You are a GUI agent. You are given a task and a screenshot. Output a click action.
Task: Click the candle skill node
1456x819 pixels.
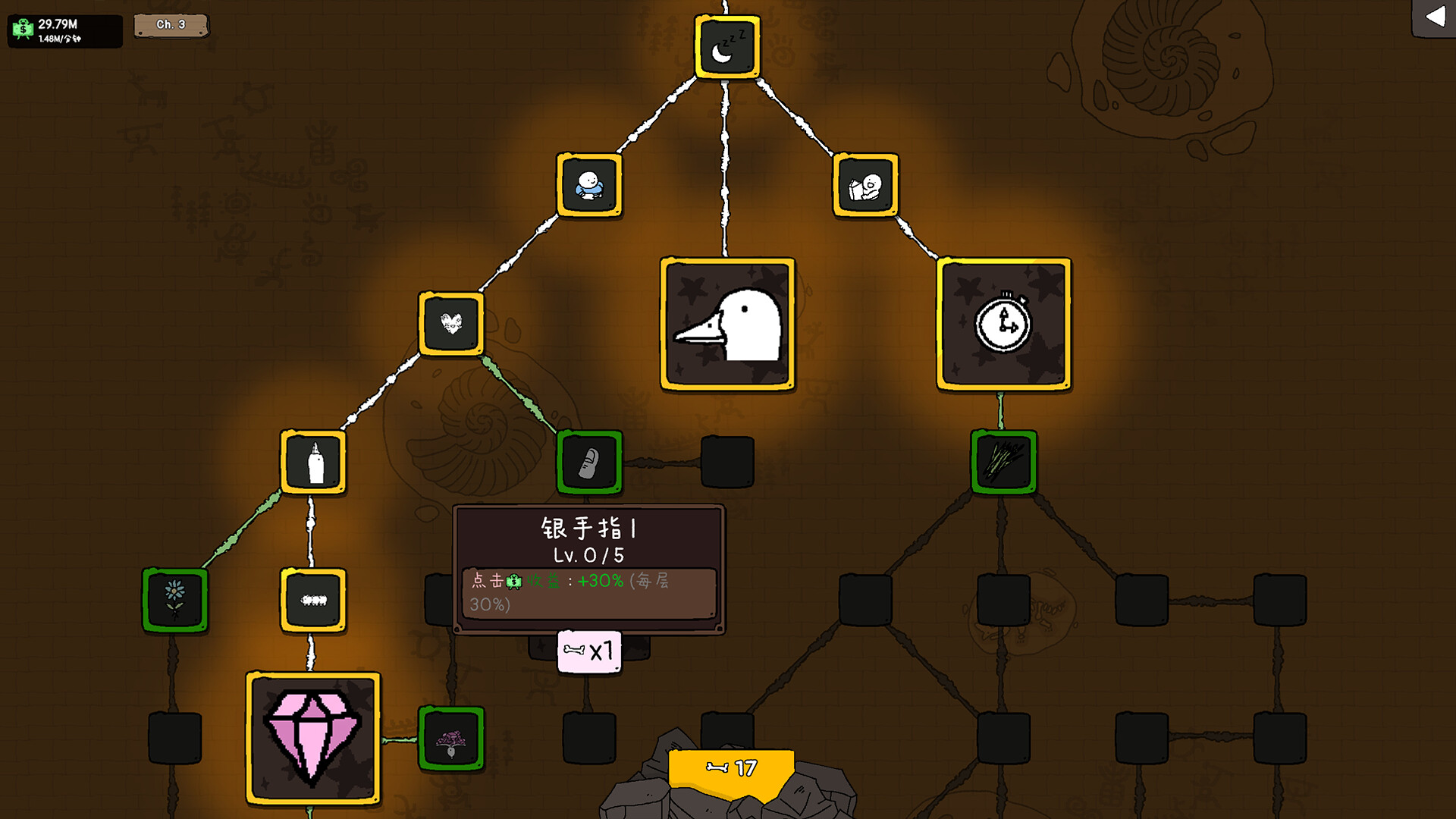point(312,460)
